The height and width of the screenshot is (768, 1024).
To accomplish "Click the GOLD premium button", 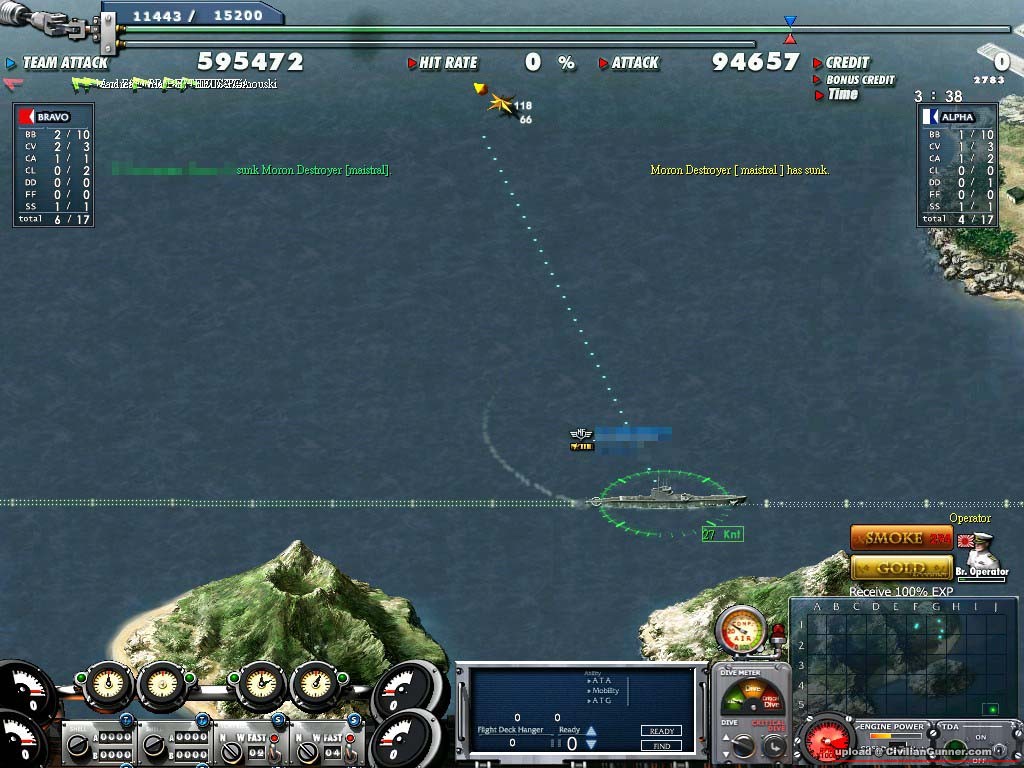I will coord(900,568).
